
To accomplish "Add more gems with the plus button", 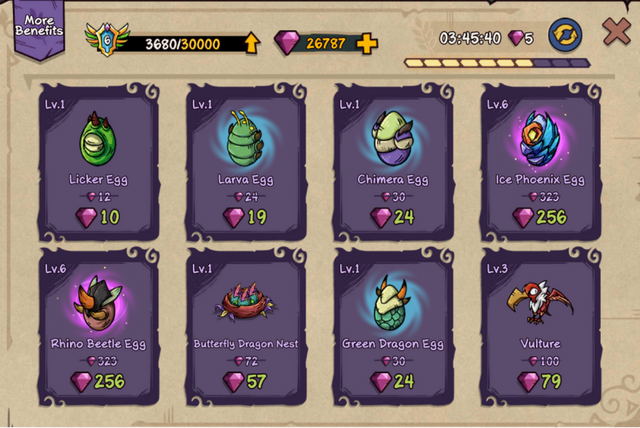I will coord(367,43).
